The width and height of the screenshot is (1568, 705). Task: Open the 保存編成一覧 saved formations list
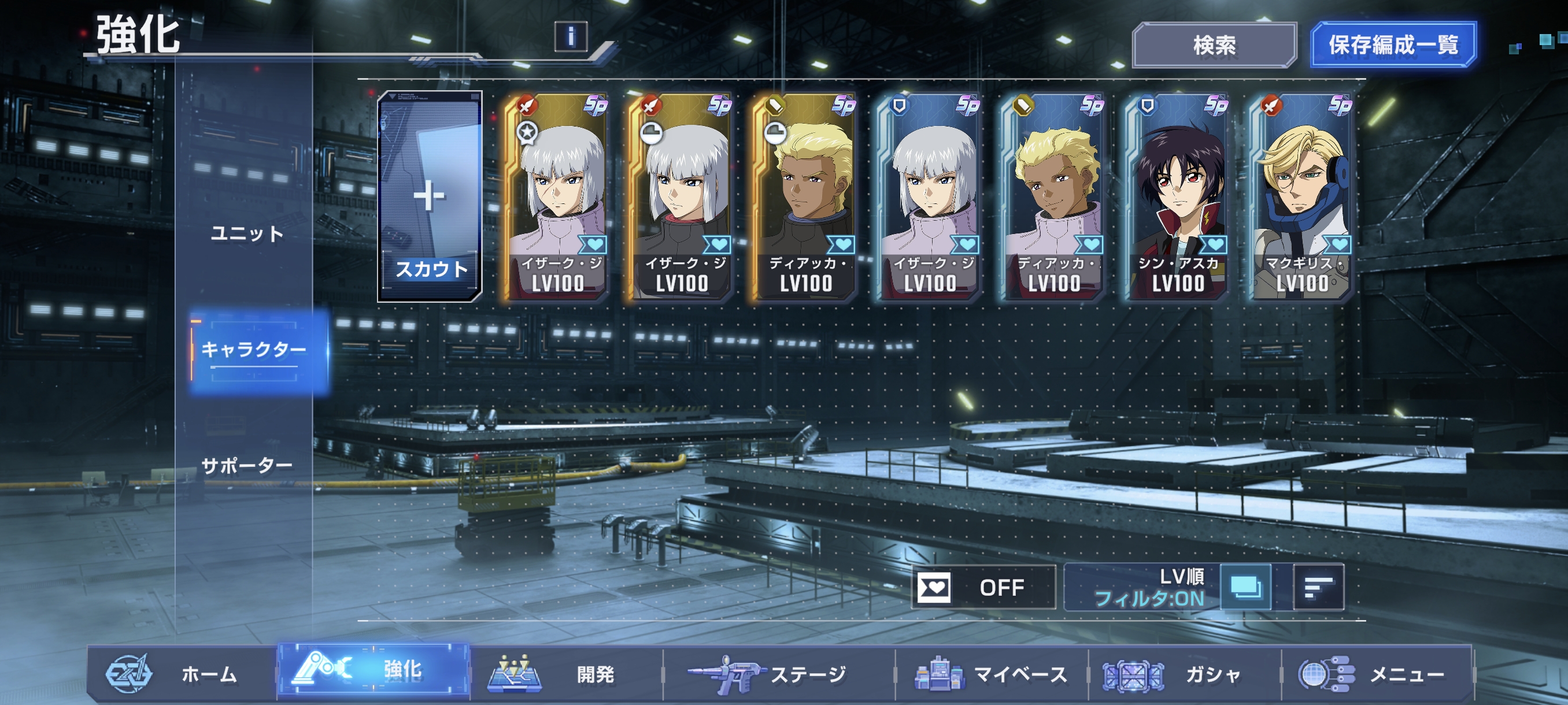pyautogui.click(x=1393, y=45)
